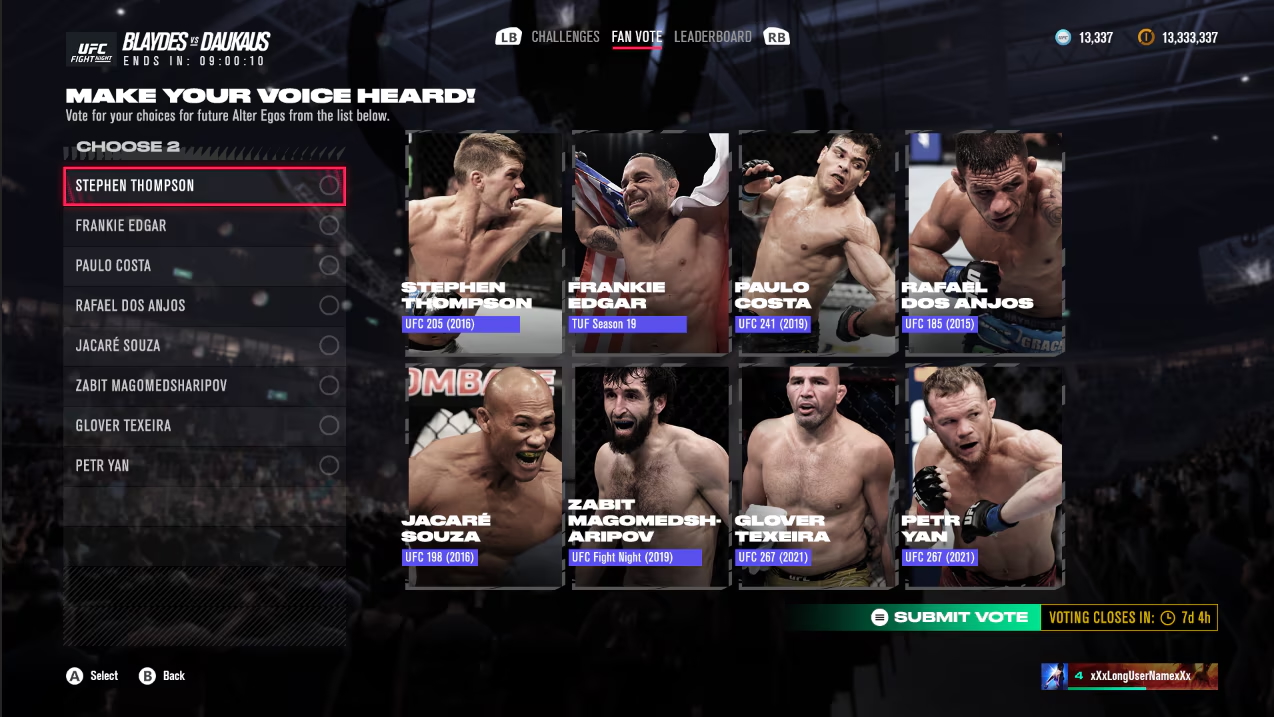
Task: Choose Frankie Edgar from the list
Action: point(204,226)
